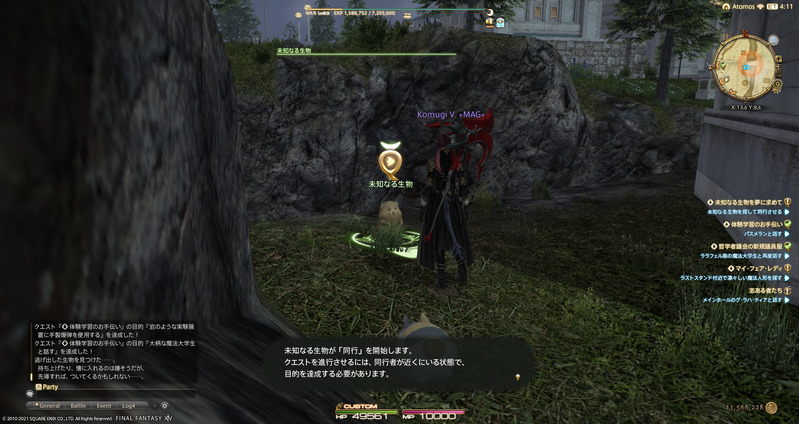799x424 pixels.
Task: Show the Log4 chat tab
Action: pos(129,405)
